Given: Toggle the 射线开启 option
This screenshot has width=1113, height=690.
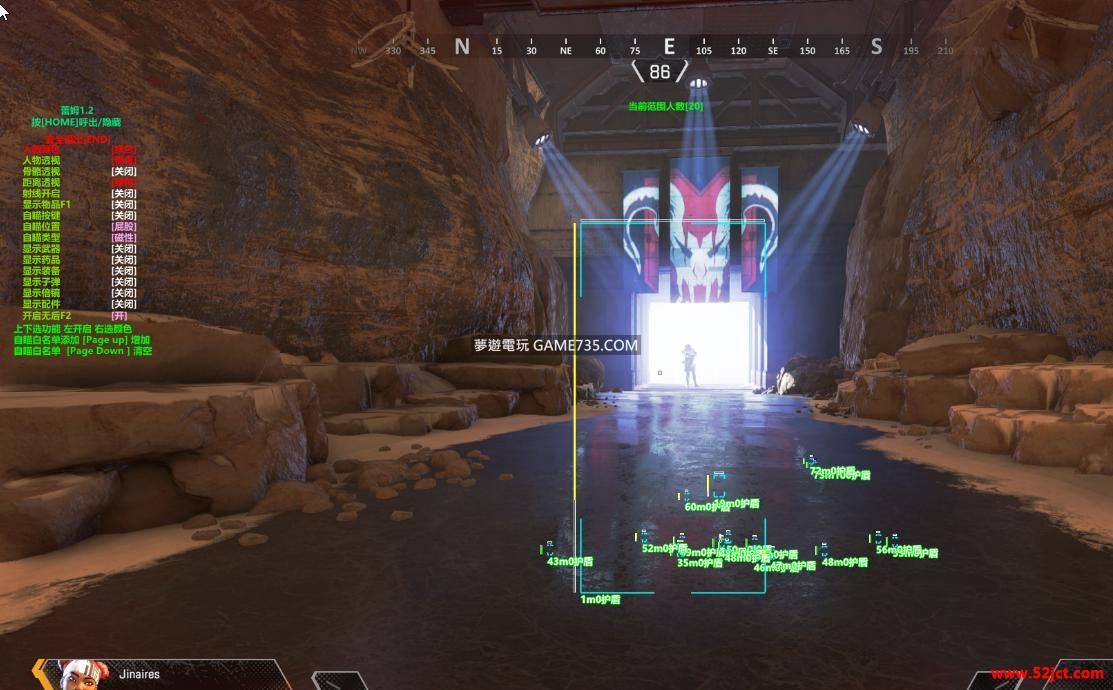Looking at the screenshot, I should click(41, 193).
